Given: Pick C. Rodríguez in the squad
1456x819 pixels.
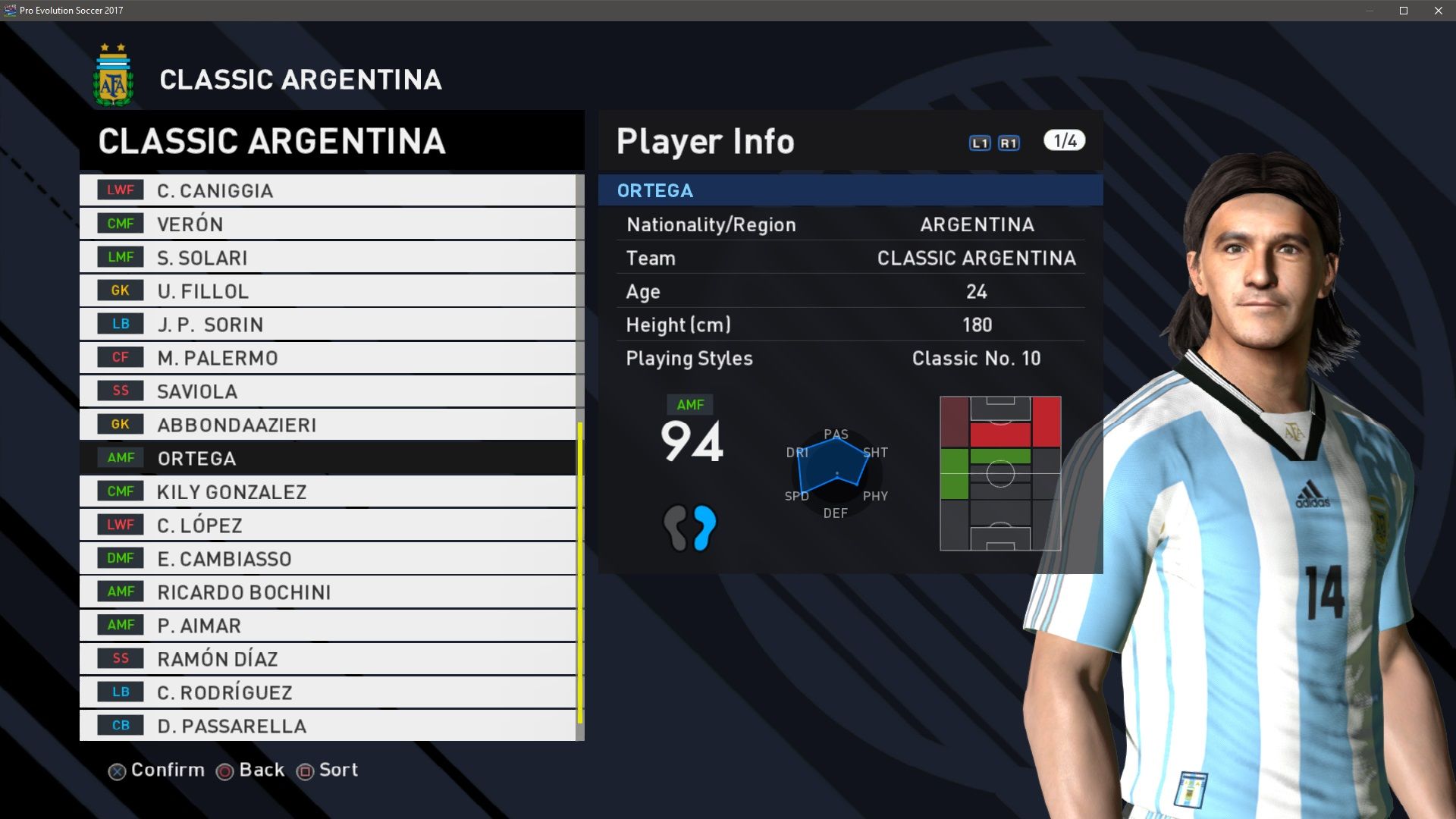Looking at the screenshot, I should tap(328, 692).
